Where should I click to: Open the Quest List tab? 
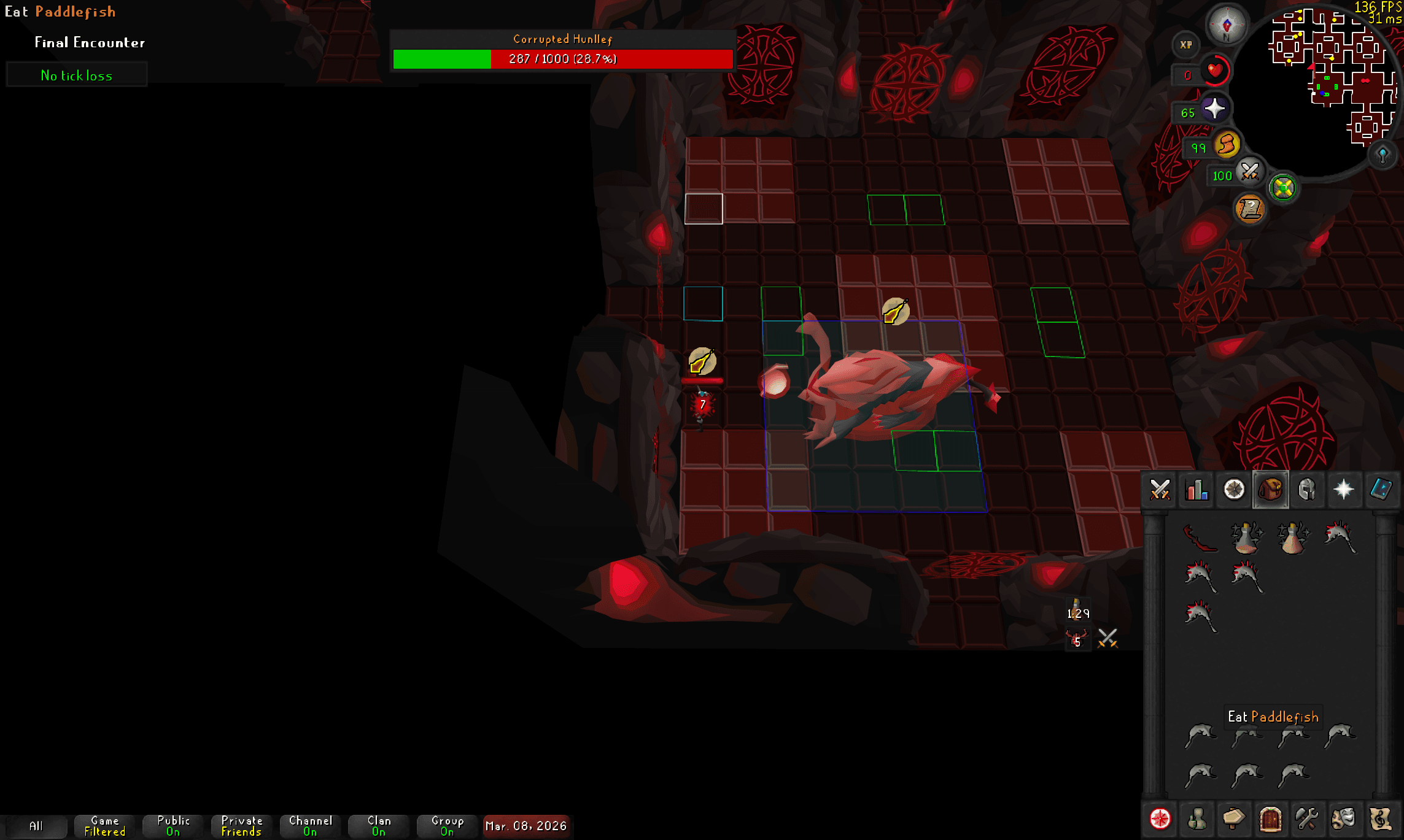(x=1233, y=490)
